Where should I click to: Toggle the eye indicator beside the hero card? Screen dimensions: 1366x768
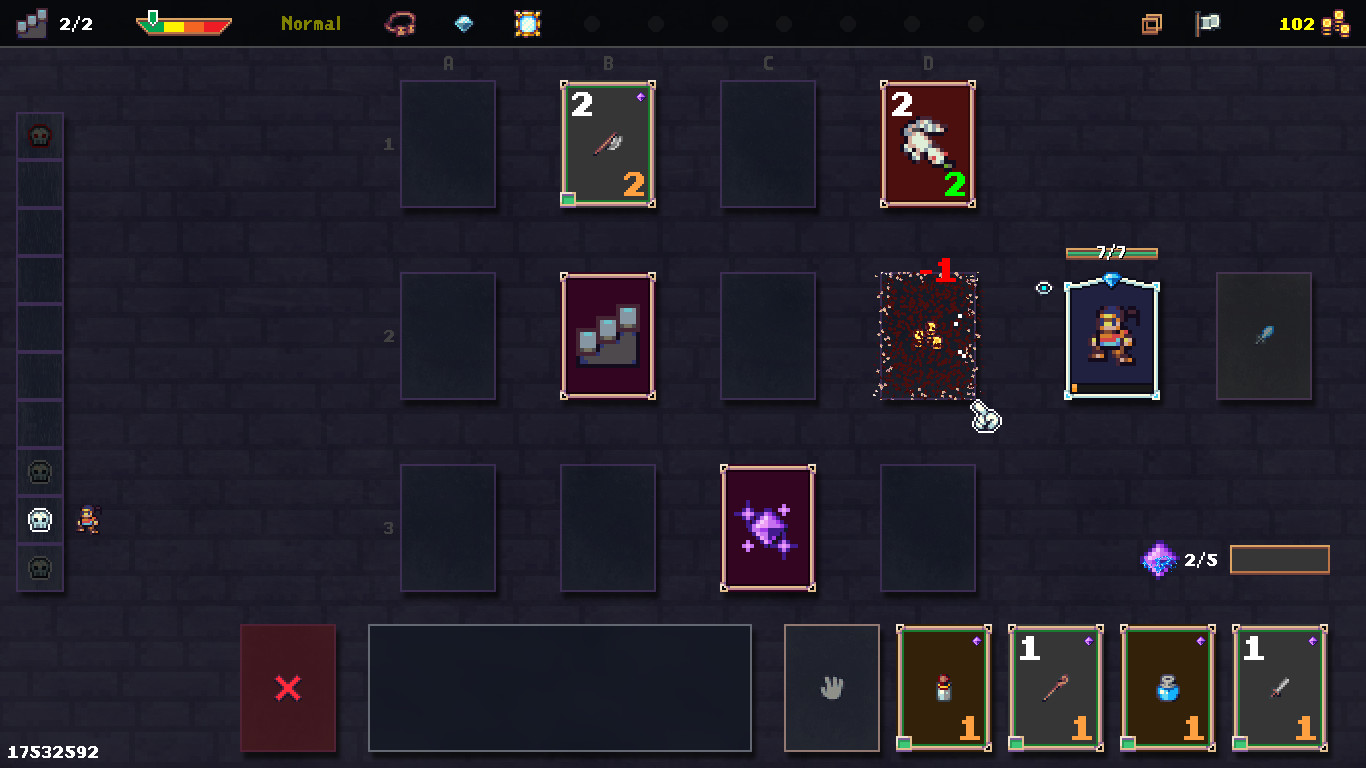coord(1043,287)
